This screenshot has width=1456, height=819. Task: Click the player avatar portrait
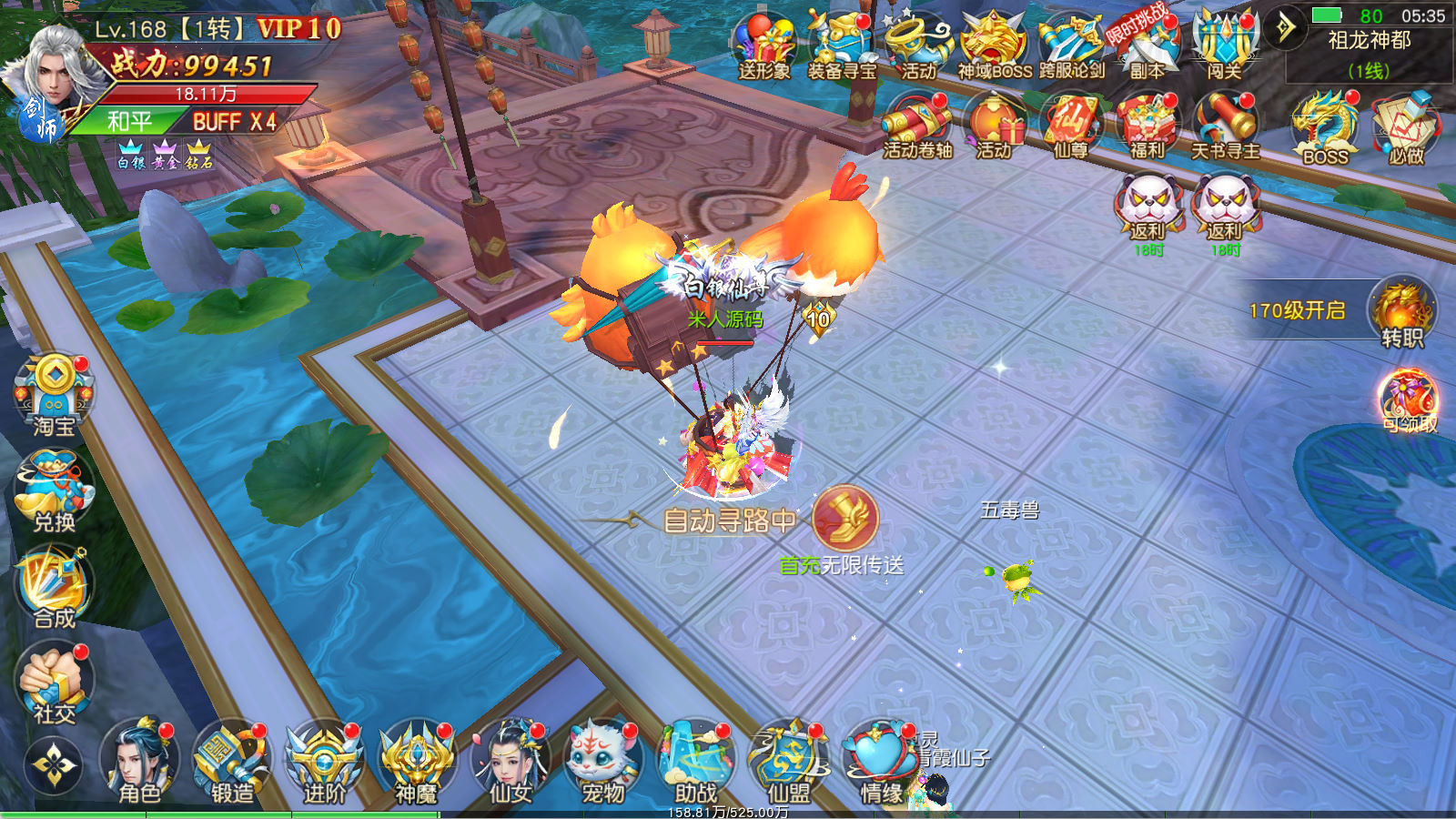coord(56,77)
